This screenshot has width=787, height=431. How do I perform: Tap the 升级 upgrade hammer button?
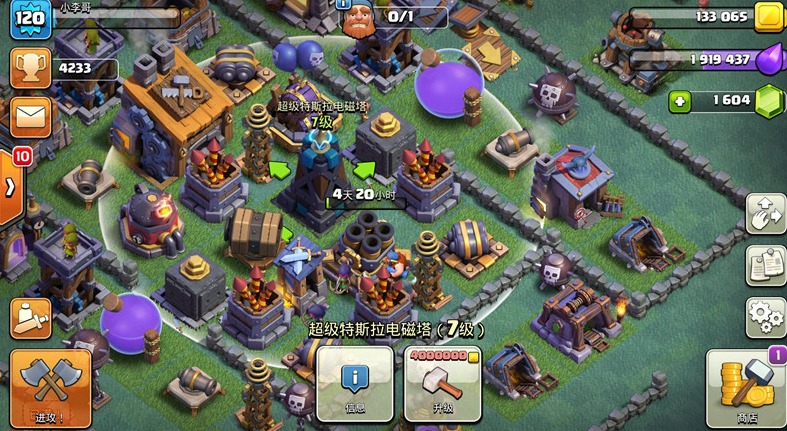coord(443,383)
